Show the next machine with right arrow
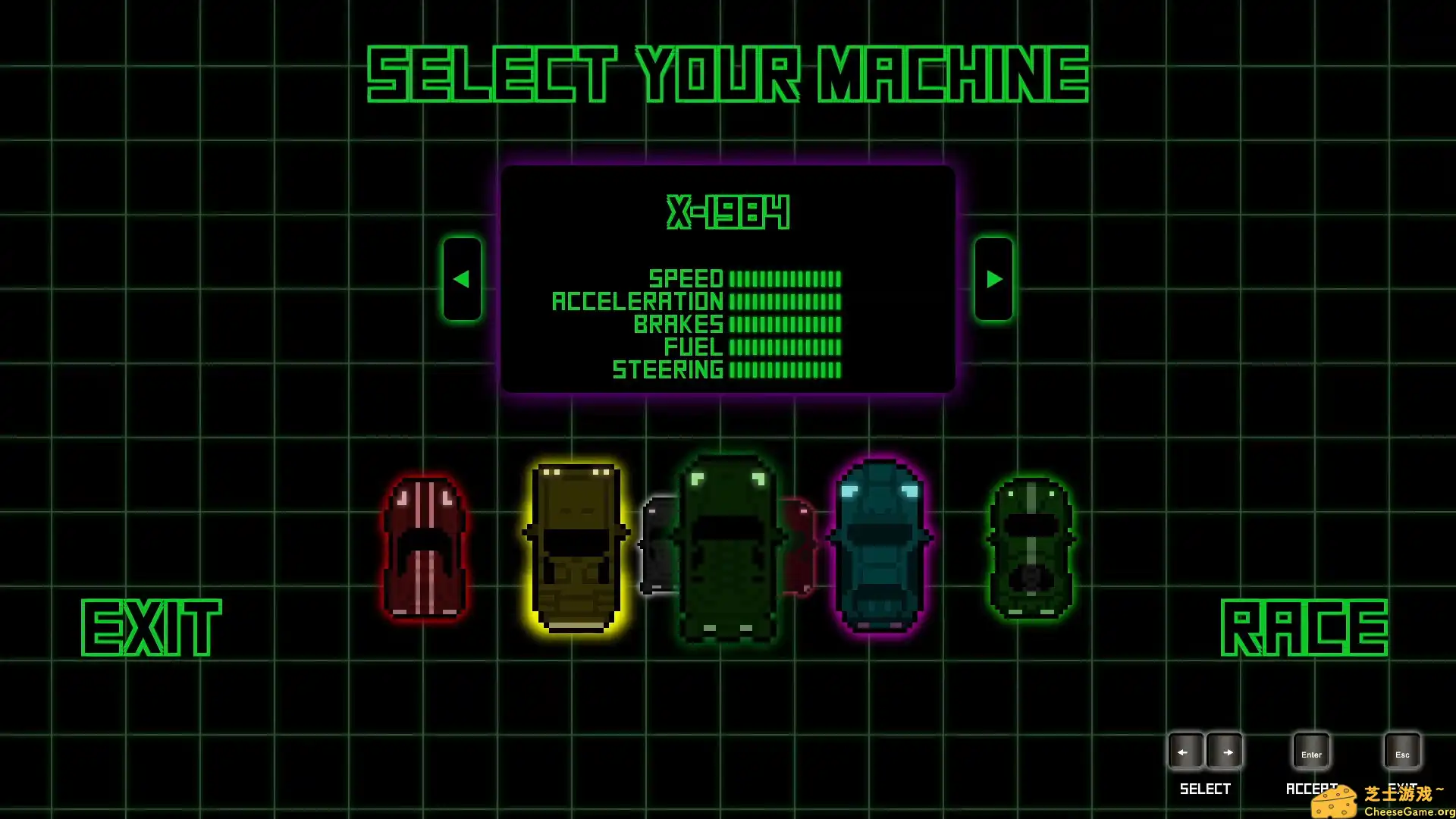This screenshot has height=819, width=1456. tap(993, 279)
